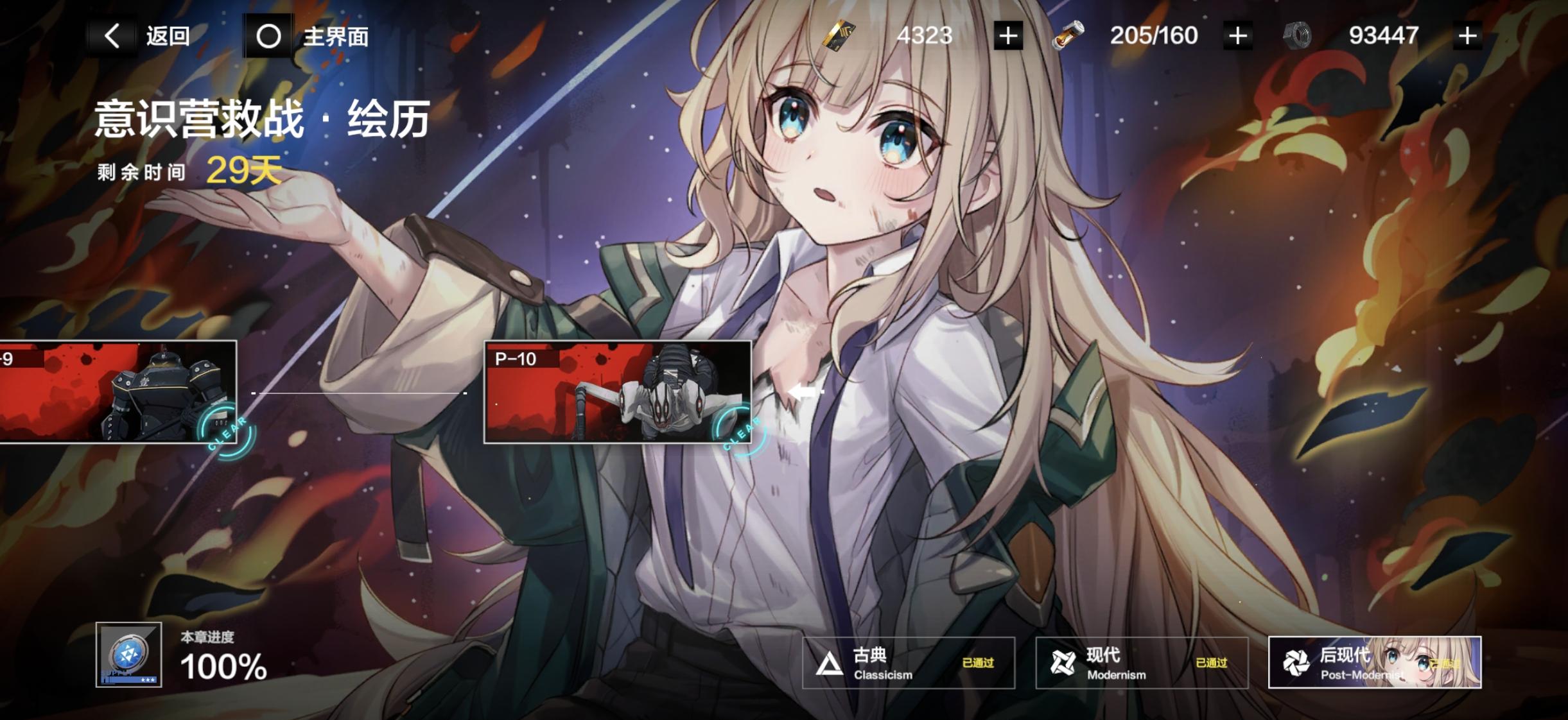Viewport: 1568px width, 720px height.
Task: Click the Classicism triangle difficulty icon
Action: pyautogui.click(x=828, y=663)
